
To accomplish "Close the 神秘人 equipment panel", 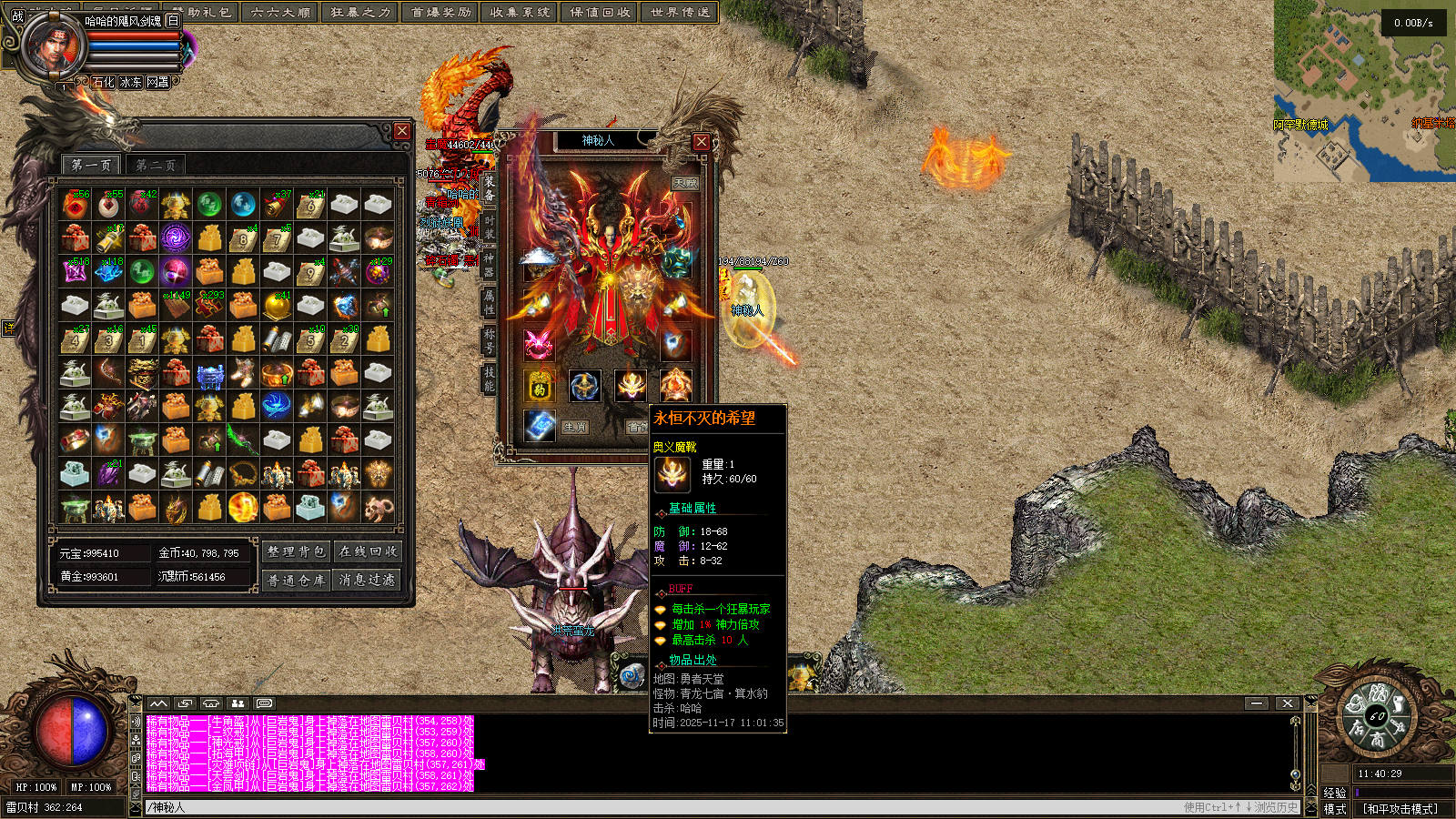I will click(x=701, y=142).
